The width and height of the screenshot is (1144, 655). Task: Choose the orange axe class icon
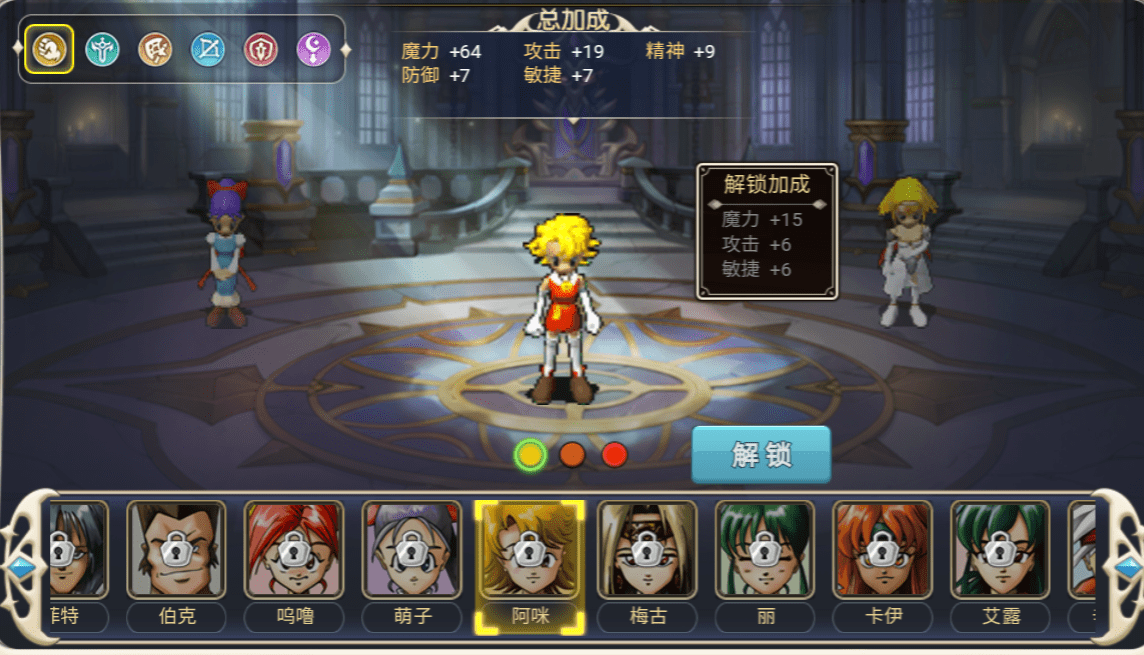pos(155,49)
